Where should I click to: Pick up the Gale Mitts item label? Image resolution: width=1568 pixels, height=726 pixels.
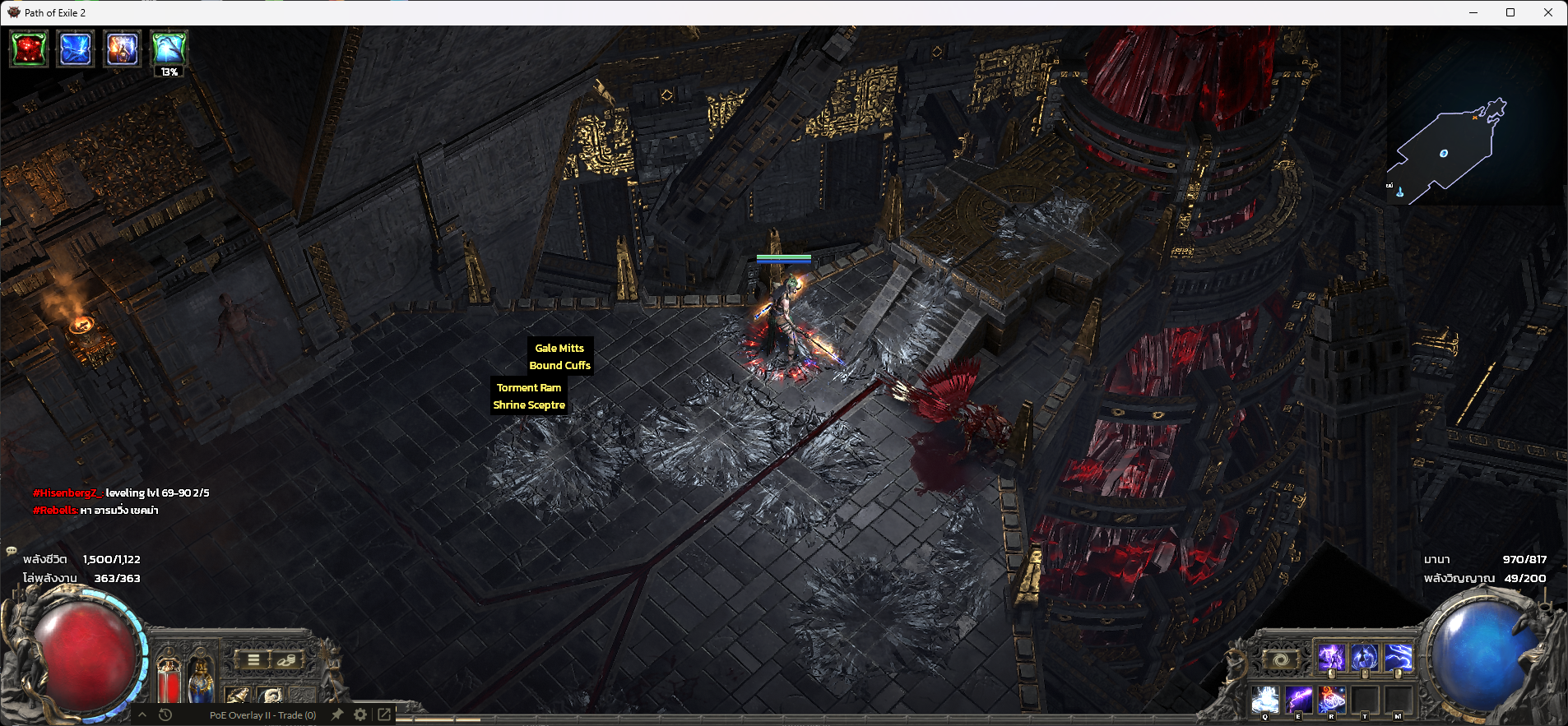(x=559, y=349)
